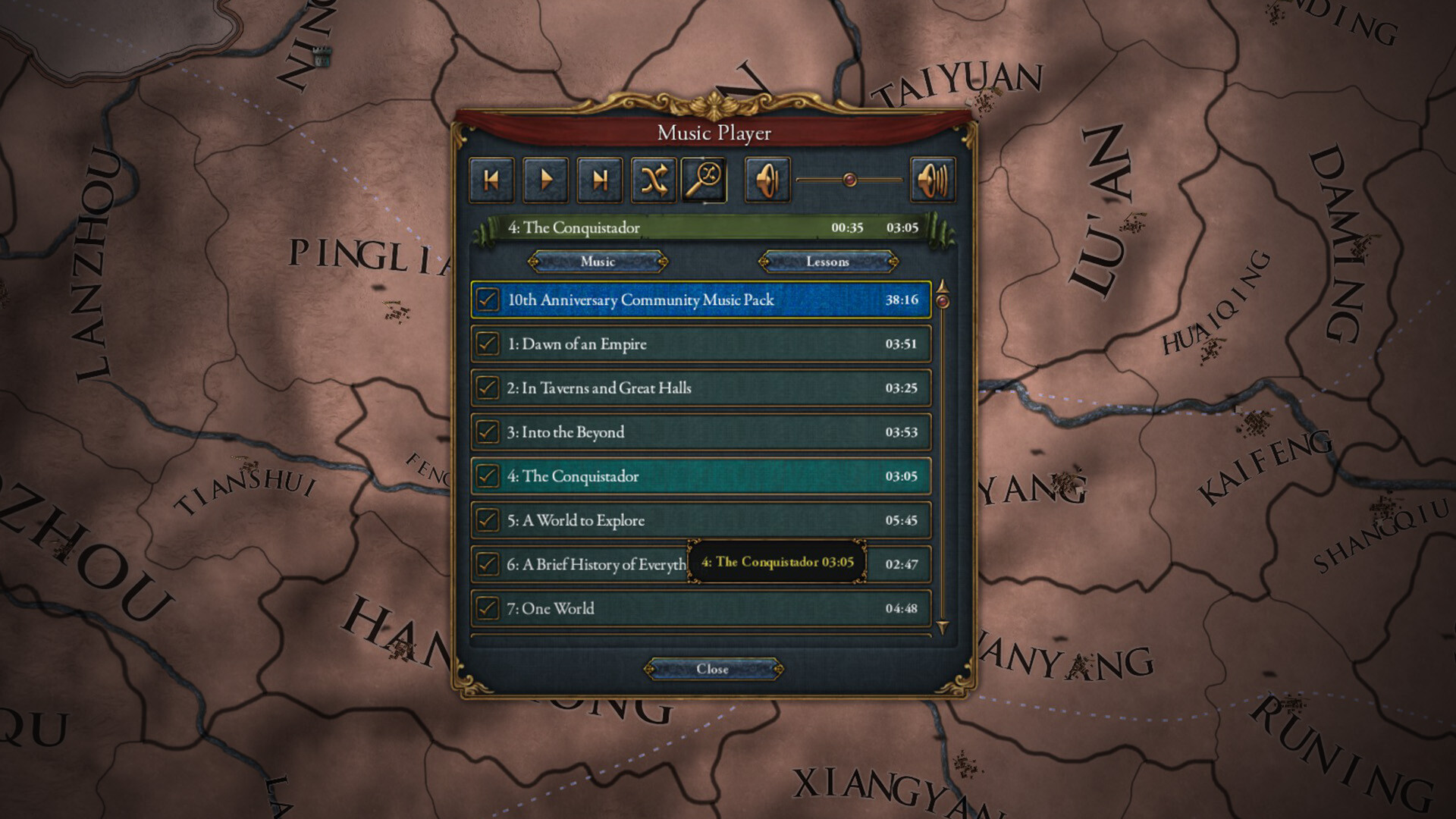This screenshot has height=819, width=1456.
Task: Adjust the volume slider handle
Action: click(849, 177)
